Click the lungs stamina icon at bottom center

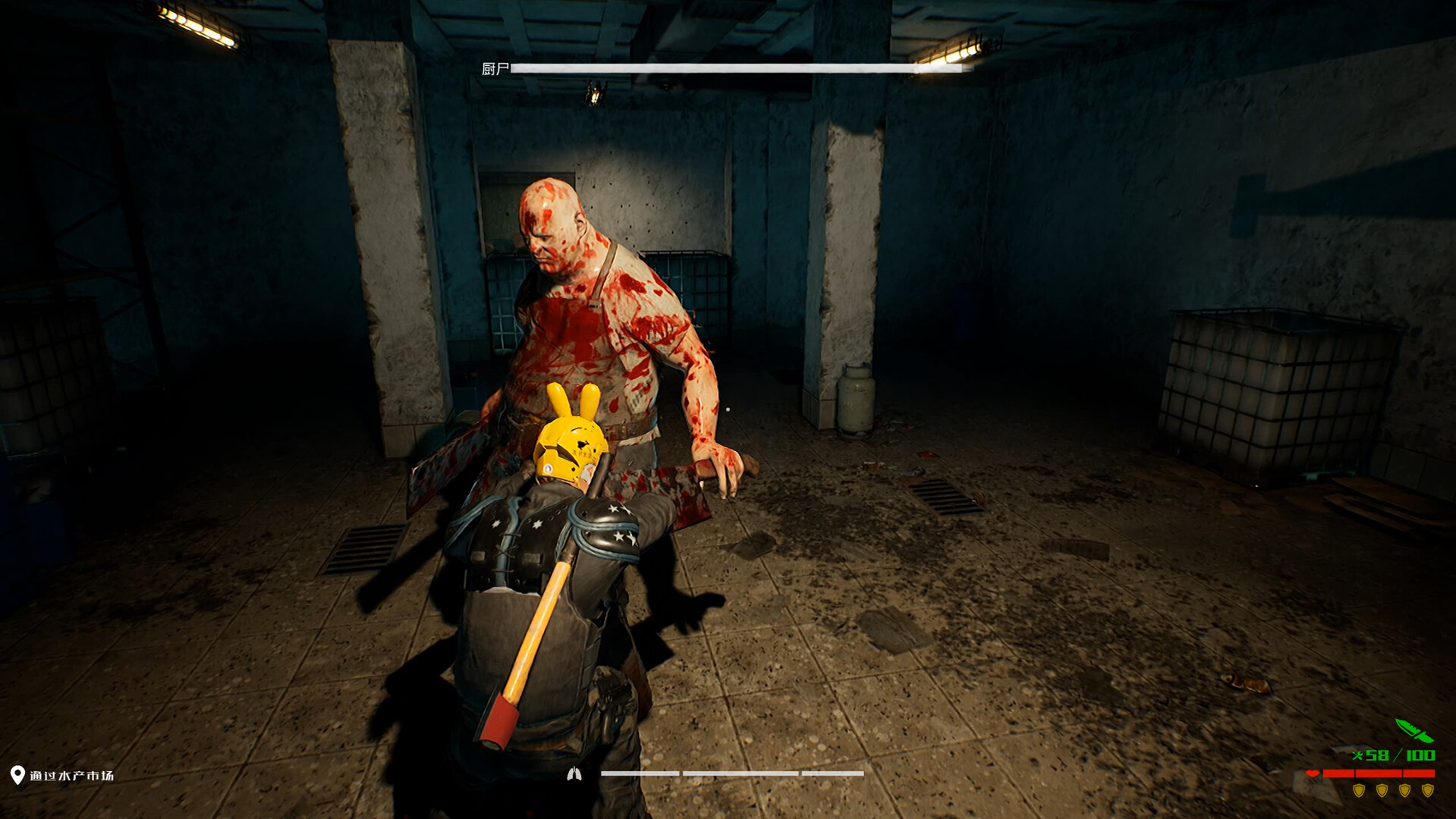(574, 775)
